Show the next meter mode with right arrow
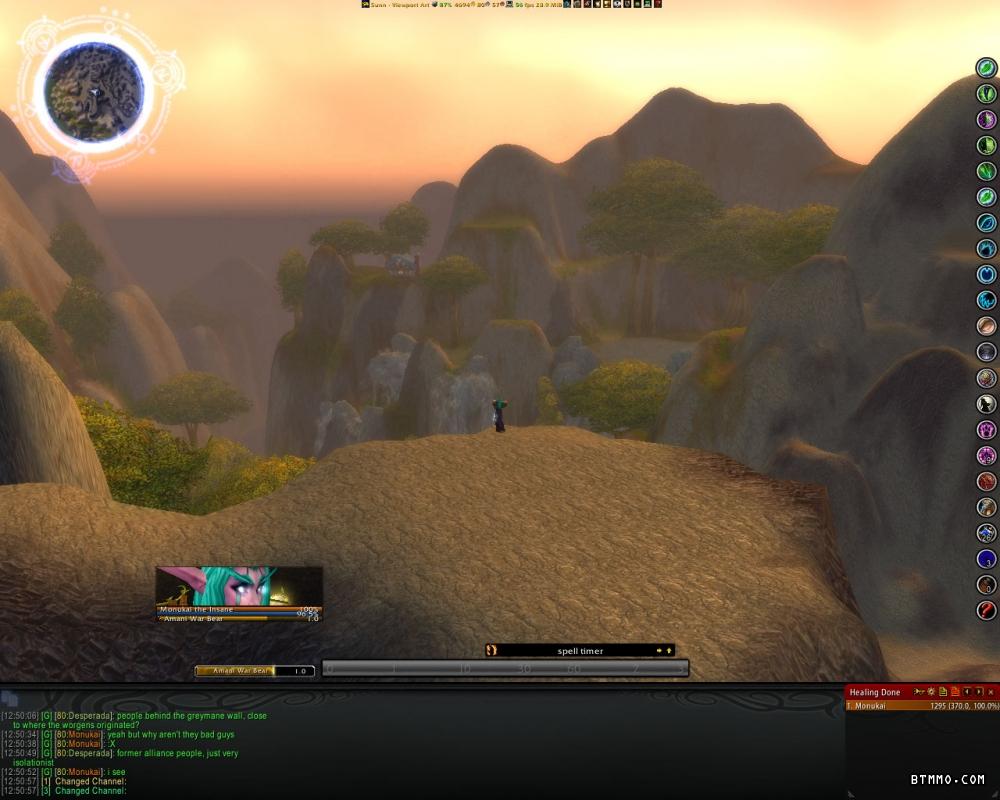 tap(979, 692)
